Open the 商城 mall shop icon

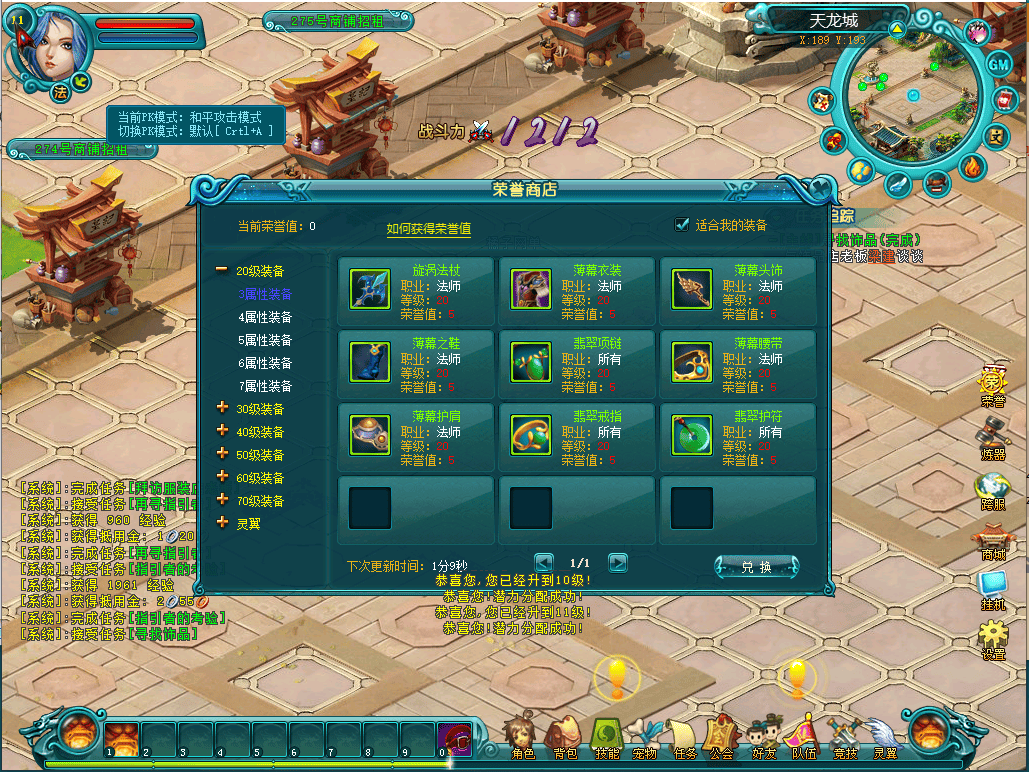coord(992,542)
